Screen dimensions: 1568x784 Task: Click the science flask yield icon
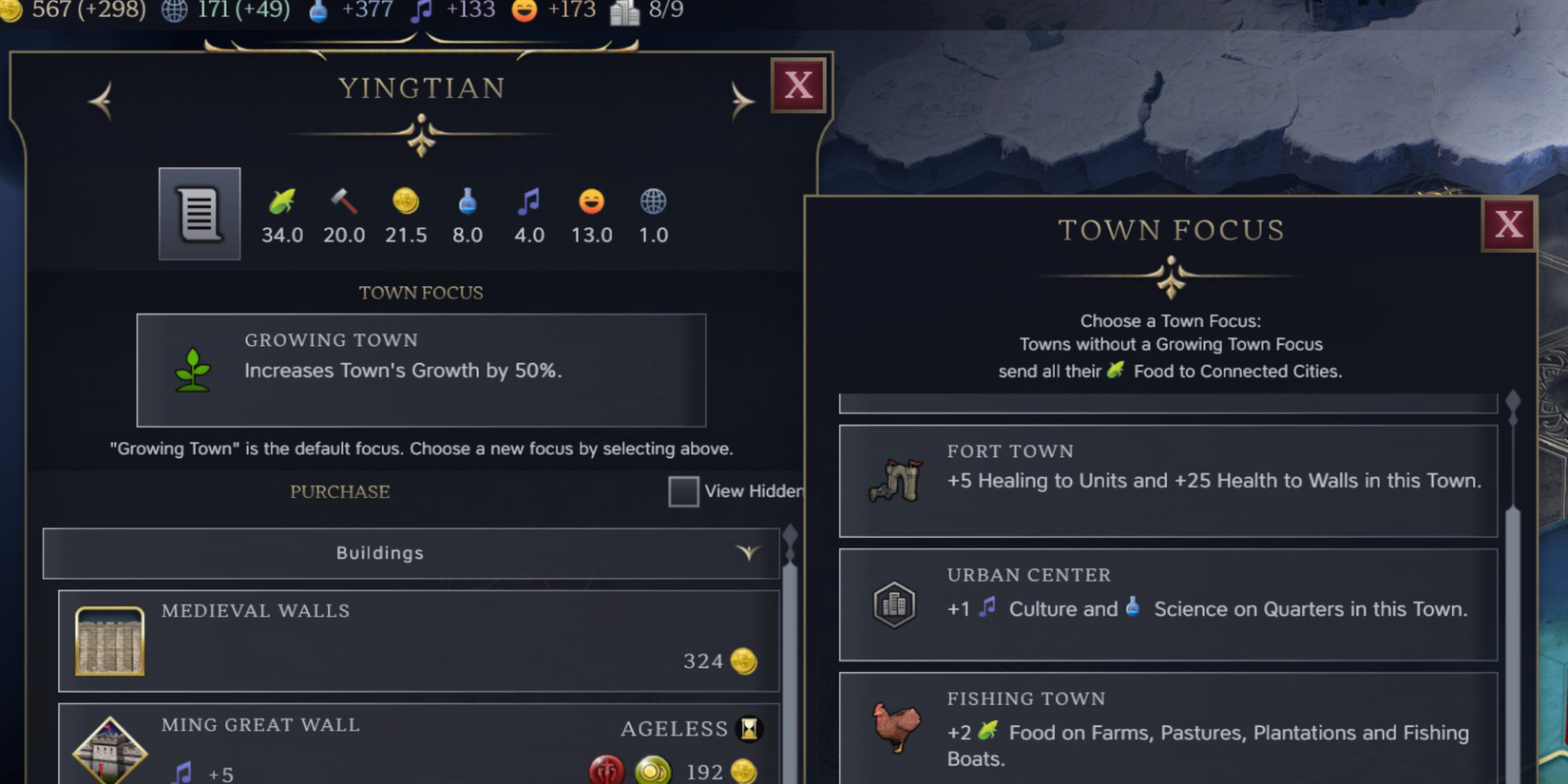click(x=467, y=202)
